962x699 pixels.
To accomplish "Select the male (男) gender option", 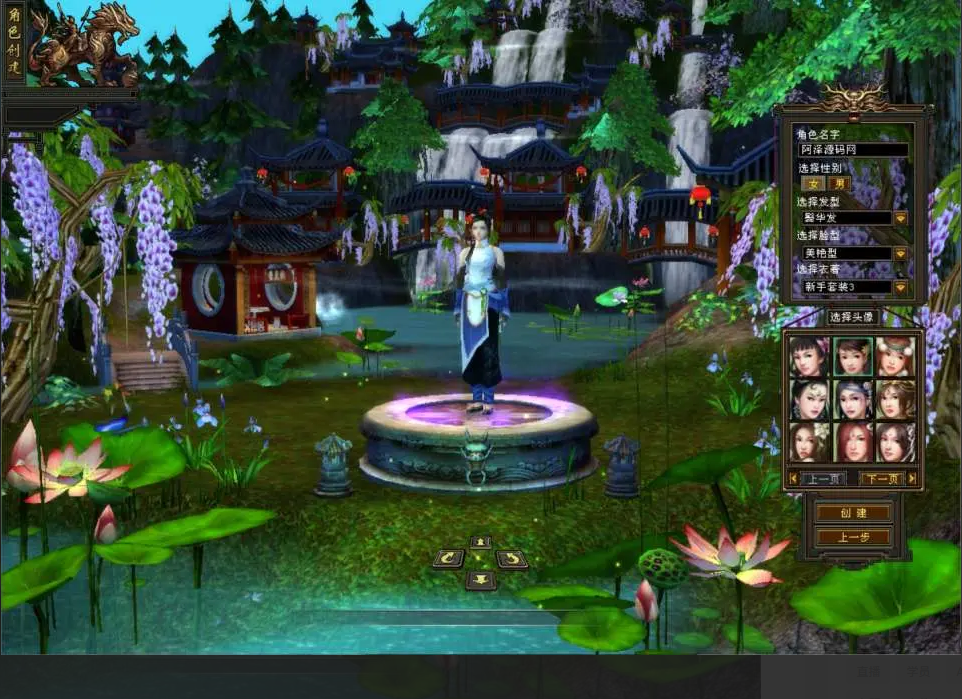I will click(839, 183).
